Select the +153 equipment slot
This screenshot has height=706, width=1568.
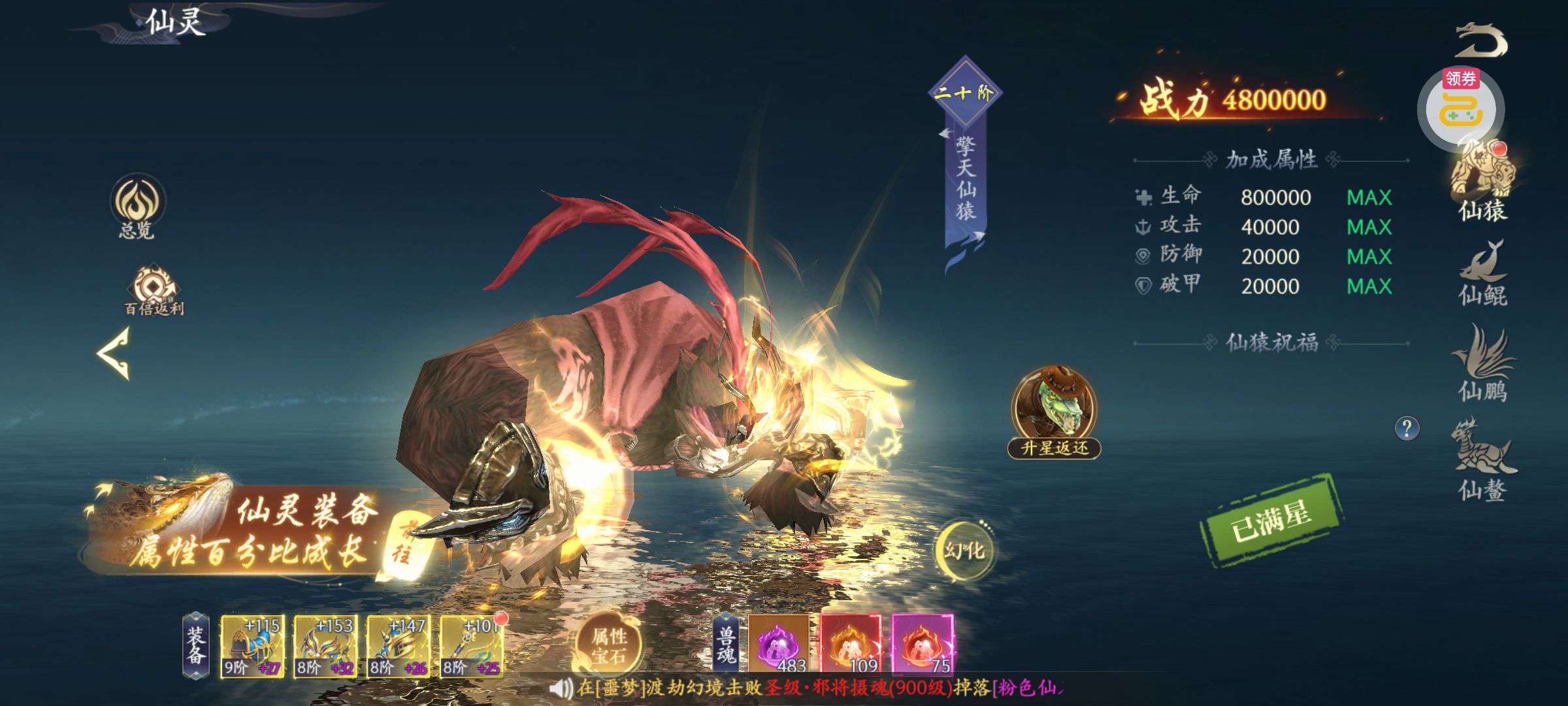[x=325, y=646]
